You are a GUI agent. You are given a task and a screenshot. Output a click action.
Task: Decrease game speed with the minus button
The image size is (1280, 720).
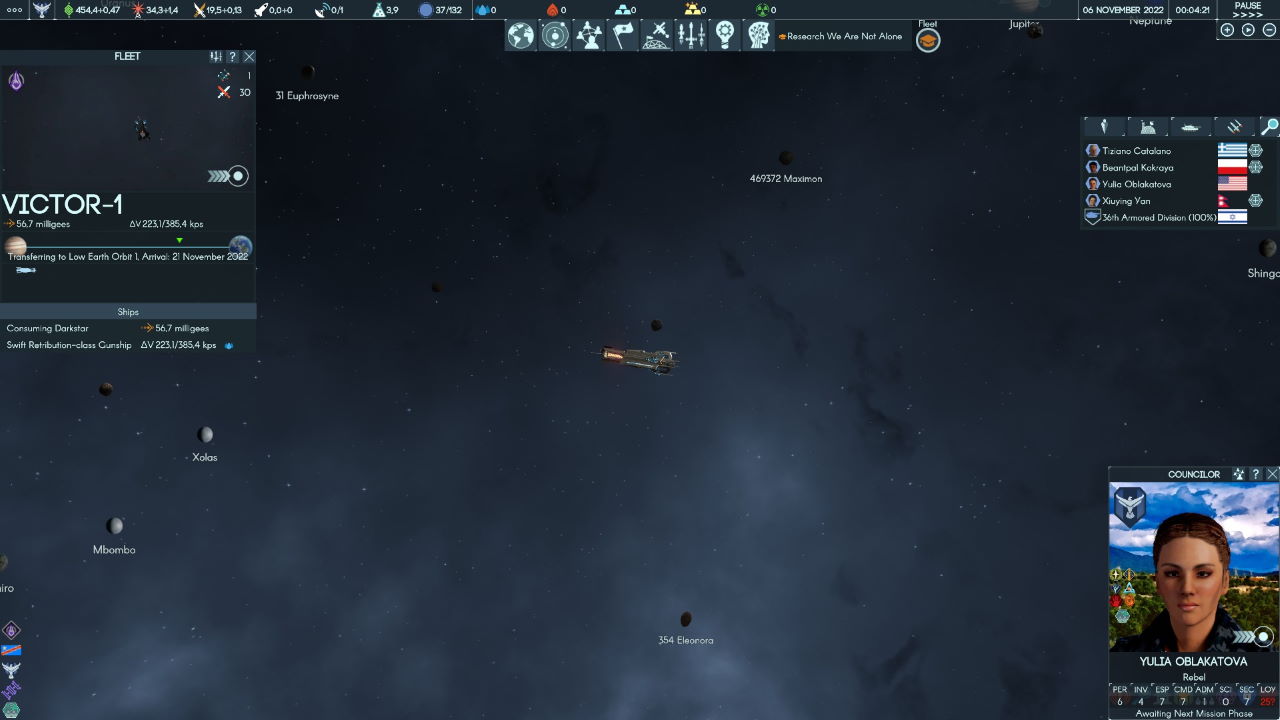click(1269, 30)
